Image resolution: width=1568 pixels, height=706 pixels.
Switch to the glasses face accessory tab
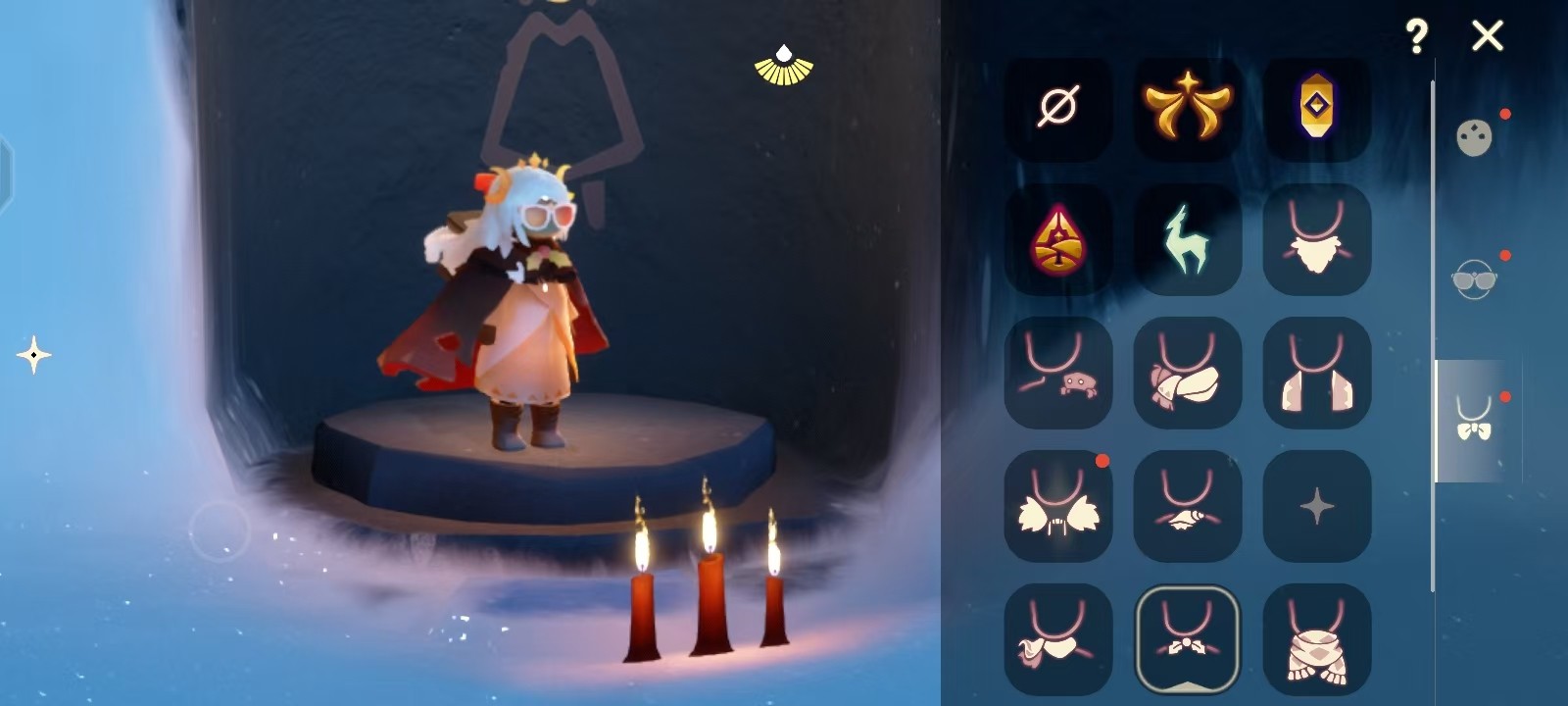point(1475,280)
